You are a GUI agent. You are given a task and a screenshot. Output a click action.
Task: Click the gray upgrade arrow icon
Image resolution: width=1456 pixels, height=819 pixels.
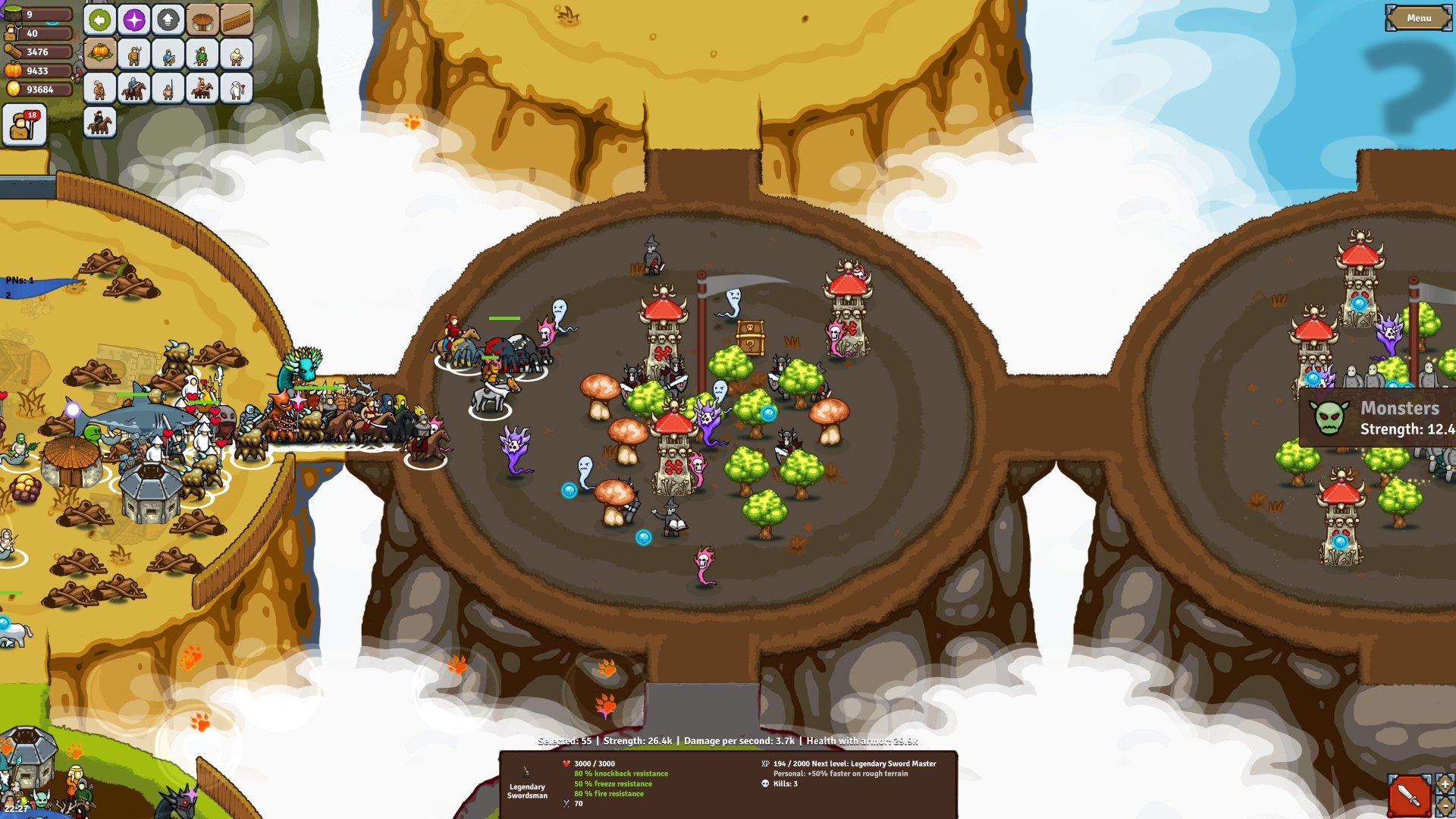[x=168, y=19]
